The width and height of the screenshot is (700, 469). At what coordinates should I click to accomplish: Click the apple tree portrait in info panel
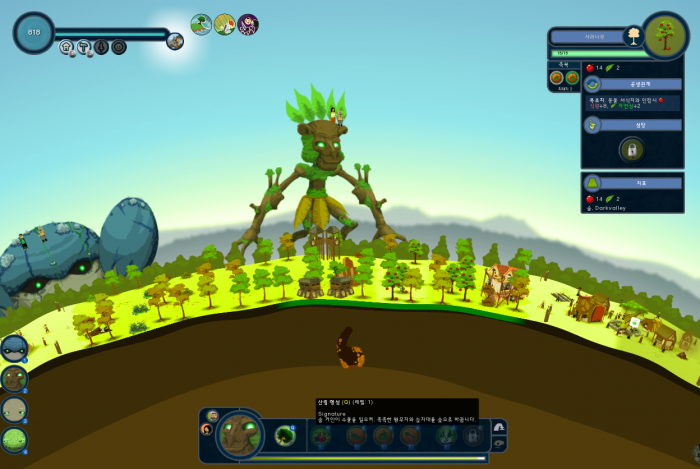pyautogui.click(x=662, y=35)
